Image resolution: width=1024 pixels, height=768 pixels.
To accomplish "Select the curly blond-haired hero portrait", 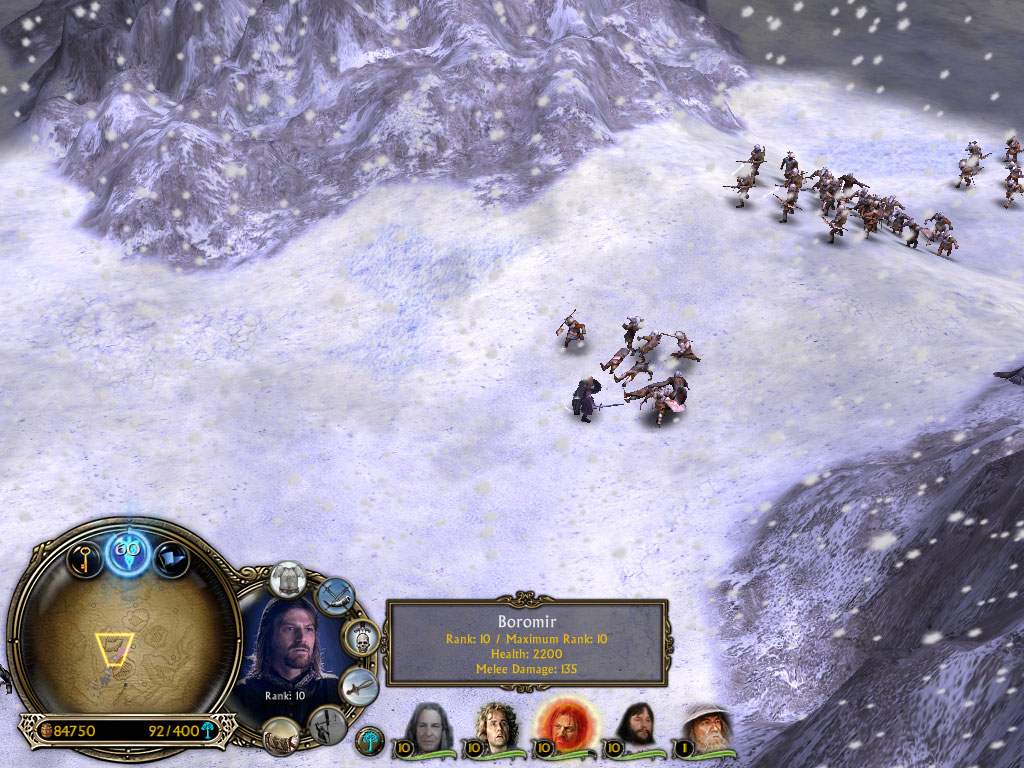I will (x=493, y=728).
